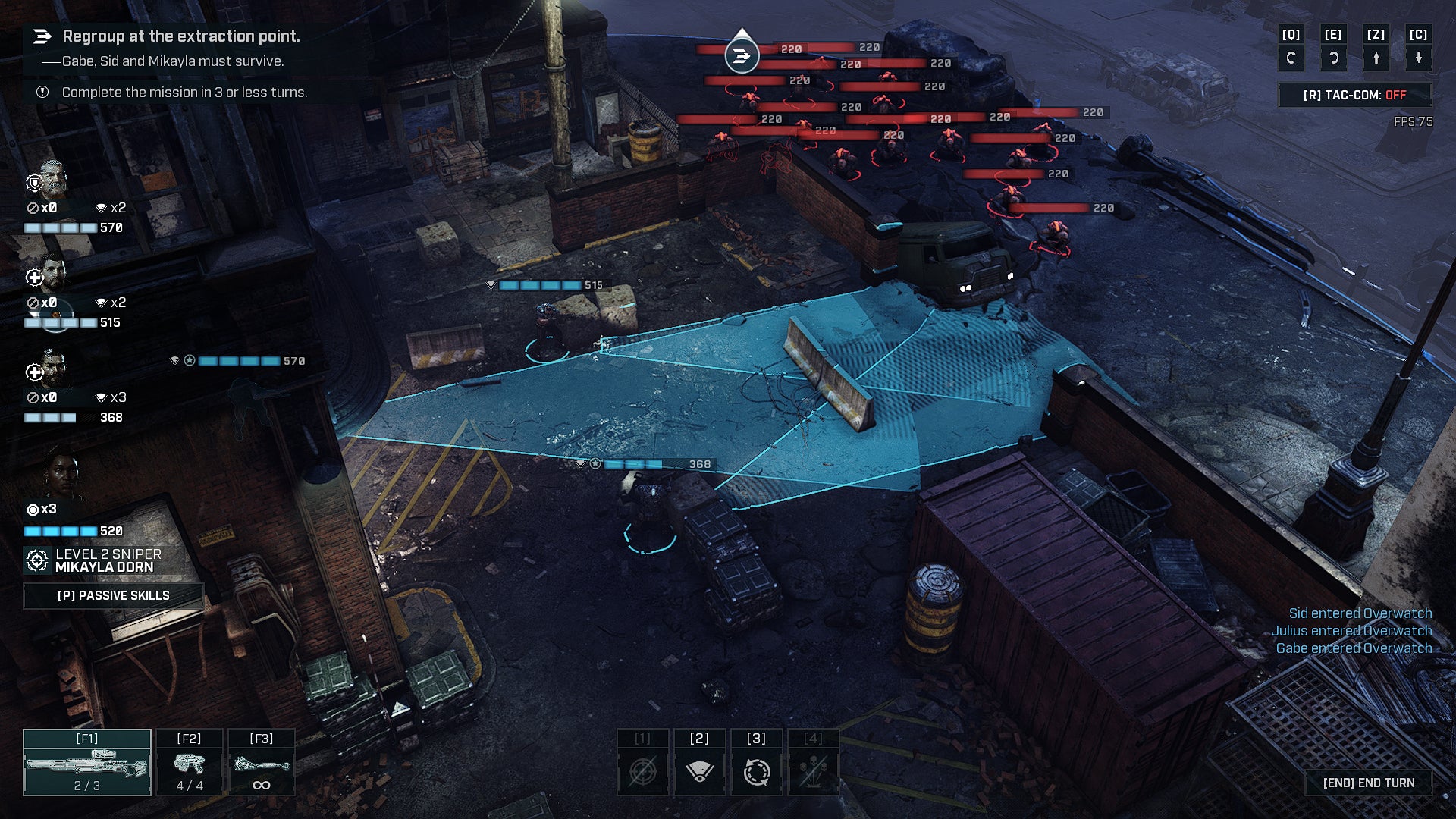This screenshot has width=1456, height=819.
Task: Select the greyed-out crosshair shot ability
Action: pos(642,772)
